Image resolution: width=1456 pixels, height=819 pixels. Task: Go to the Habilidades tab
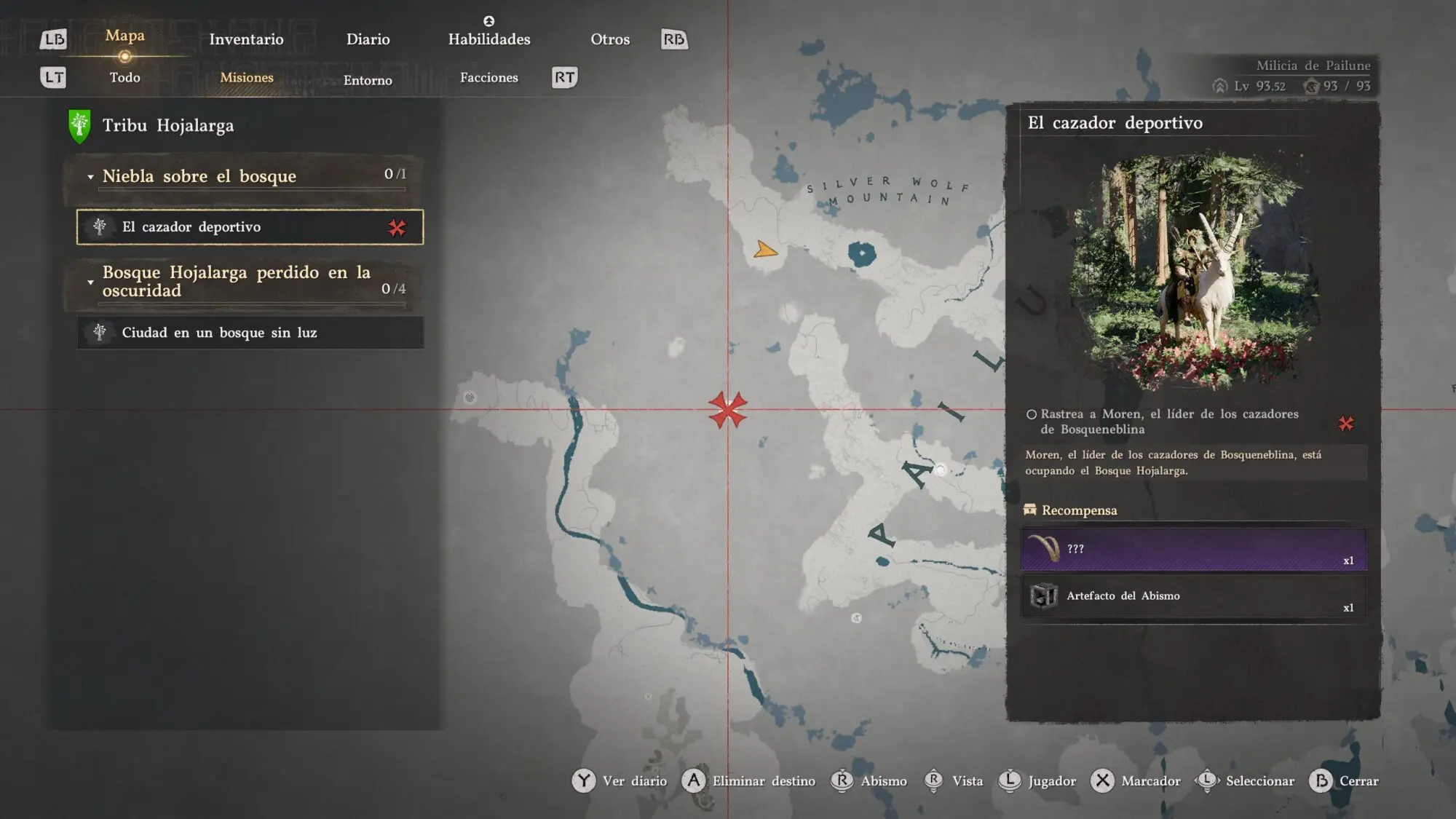488,39
